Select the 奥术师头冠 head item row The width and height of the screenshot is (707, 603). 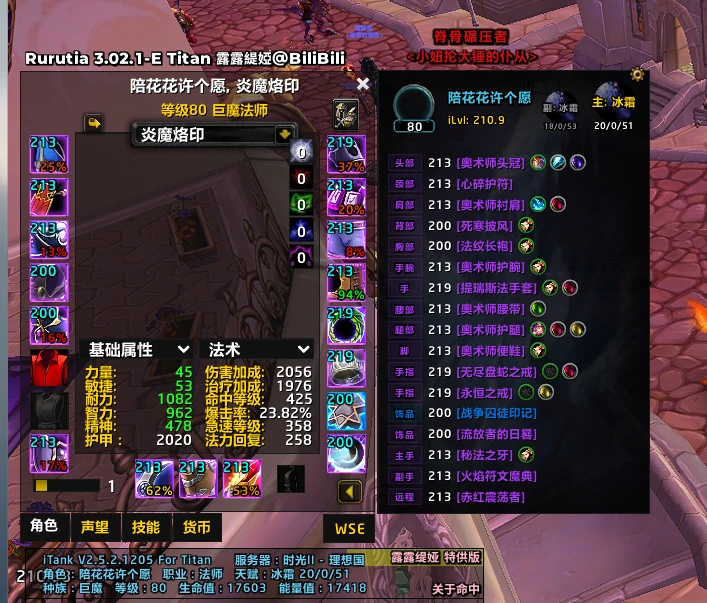pyautogui.click(x=490, y=162)
